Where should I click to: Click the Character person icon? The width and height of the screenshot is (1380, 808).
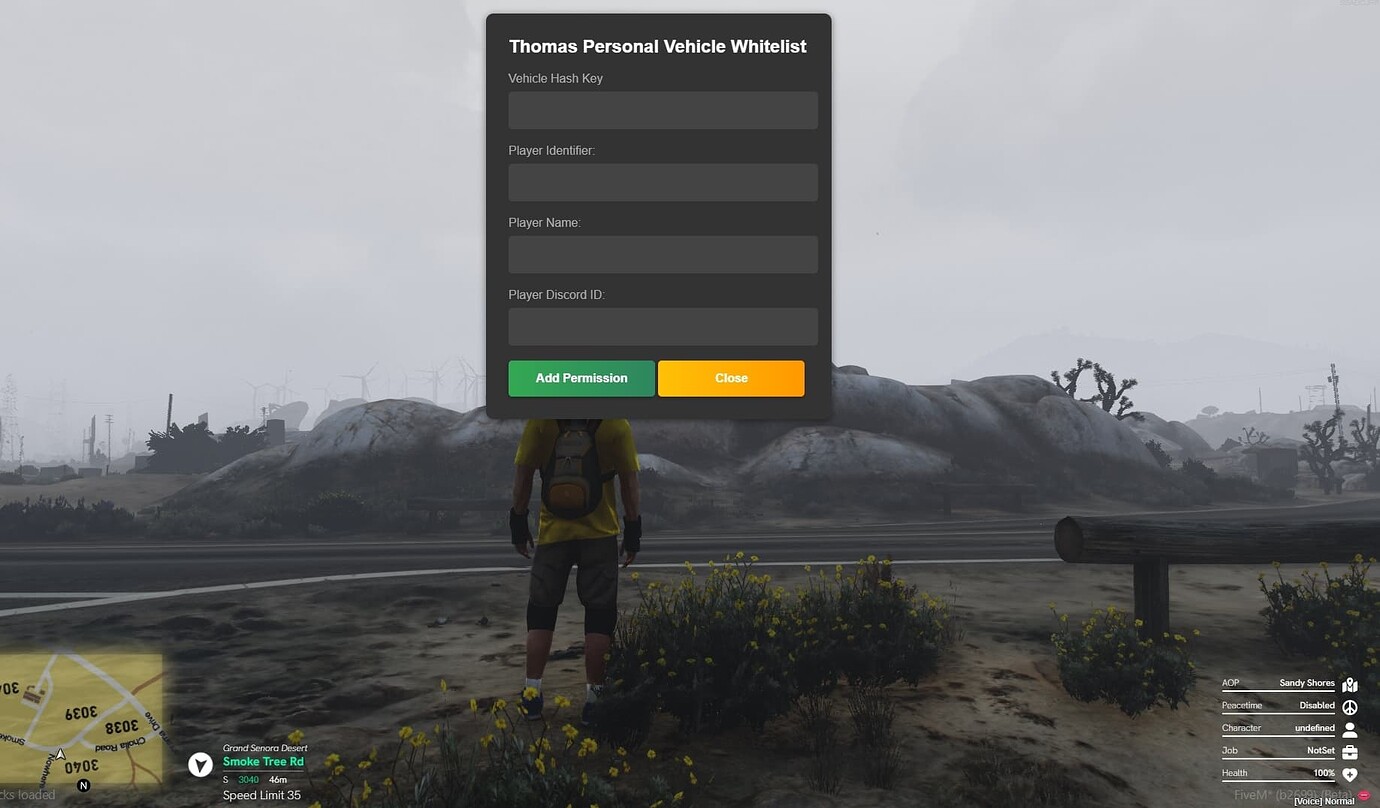click(x=1351, y=729)
